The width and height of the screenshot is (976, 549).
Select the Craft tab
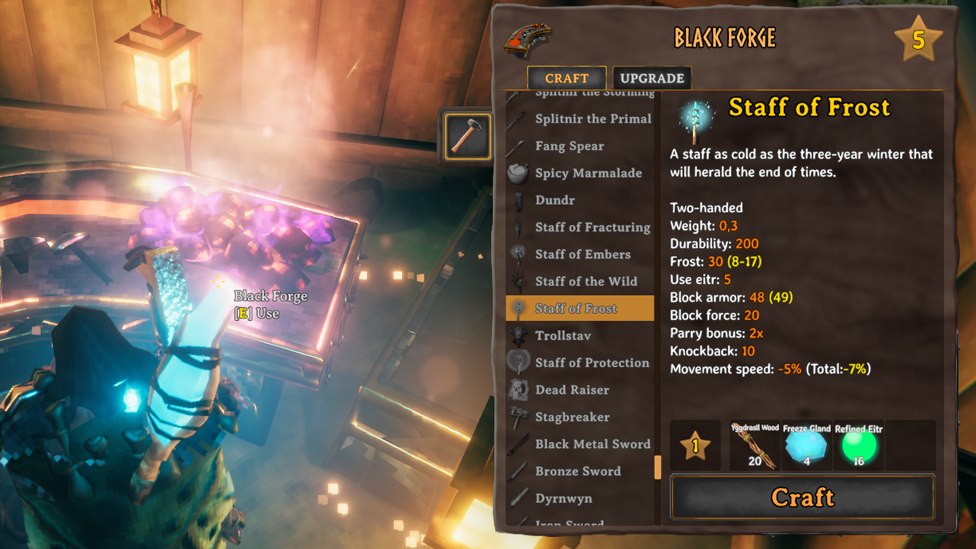tap(566, 78)
